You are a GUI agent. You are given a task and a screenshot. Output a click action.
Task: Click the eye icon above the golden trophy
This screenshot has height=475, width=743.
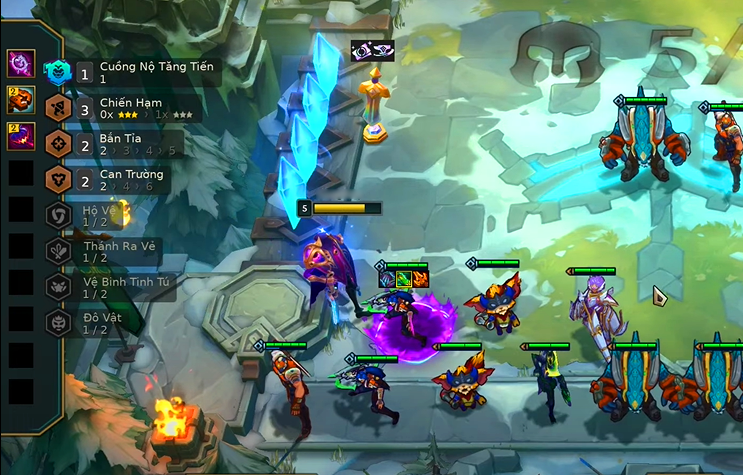coord(371,51)
